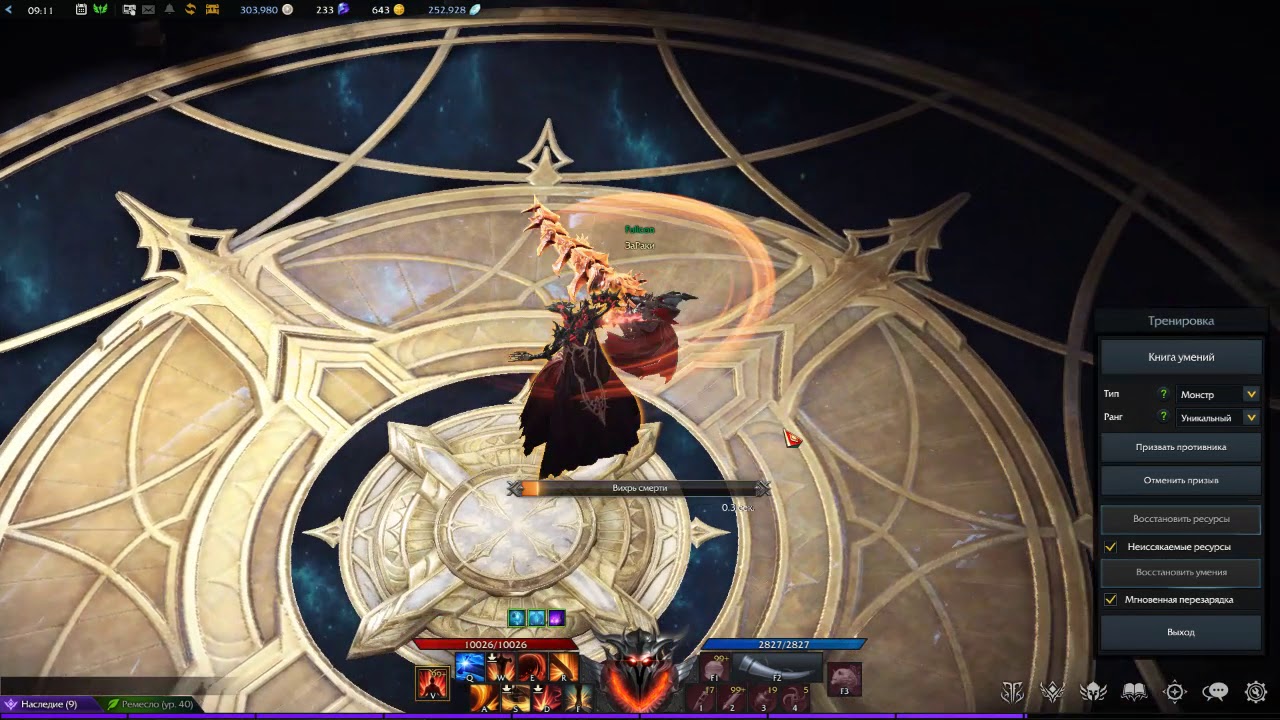Toggle the Неиссякаемые ресурсы checkbox
1280x720 pixels.
coord(1111,547)
